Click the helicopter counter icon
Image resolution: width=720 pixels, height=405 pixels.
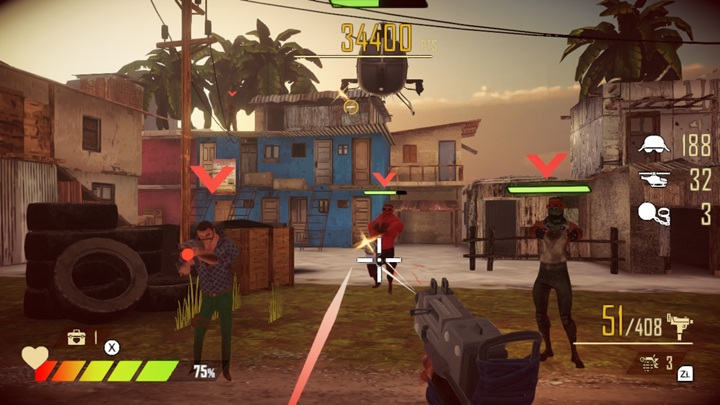point(653,180)
